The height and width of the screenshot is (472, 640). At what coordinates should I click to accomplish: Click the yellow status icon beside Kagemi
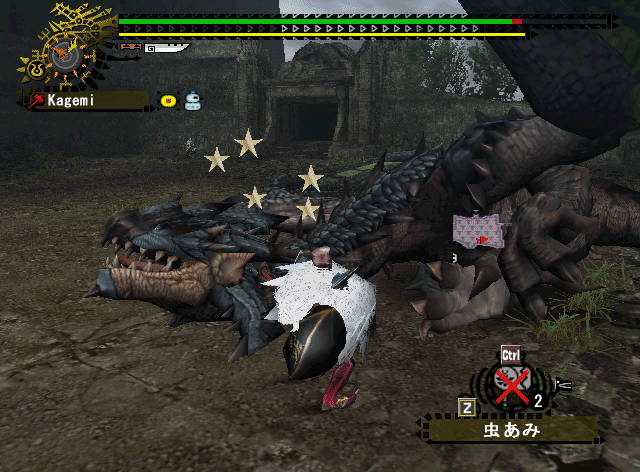tap(168, 100)
